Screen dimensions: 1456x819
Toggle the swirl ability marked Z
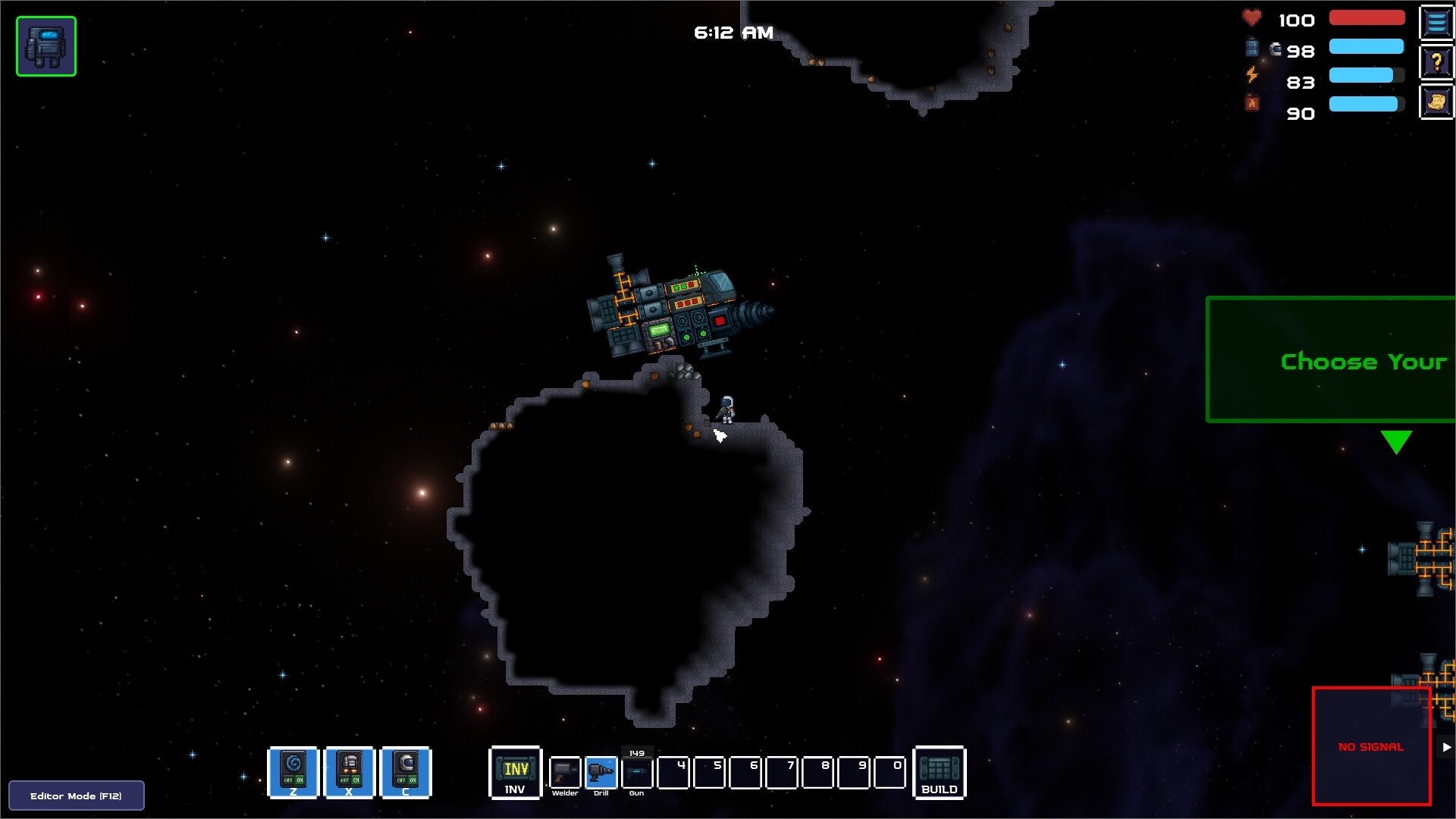click(293, 772)
